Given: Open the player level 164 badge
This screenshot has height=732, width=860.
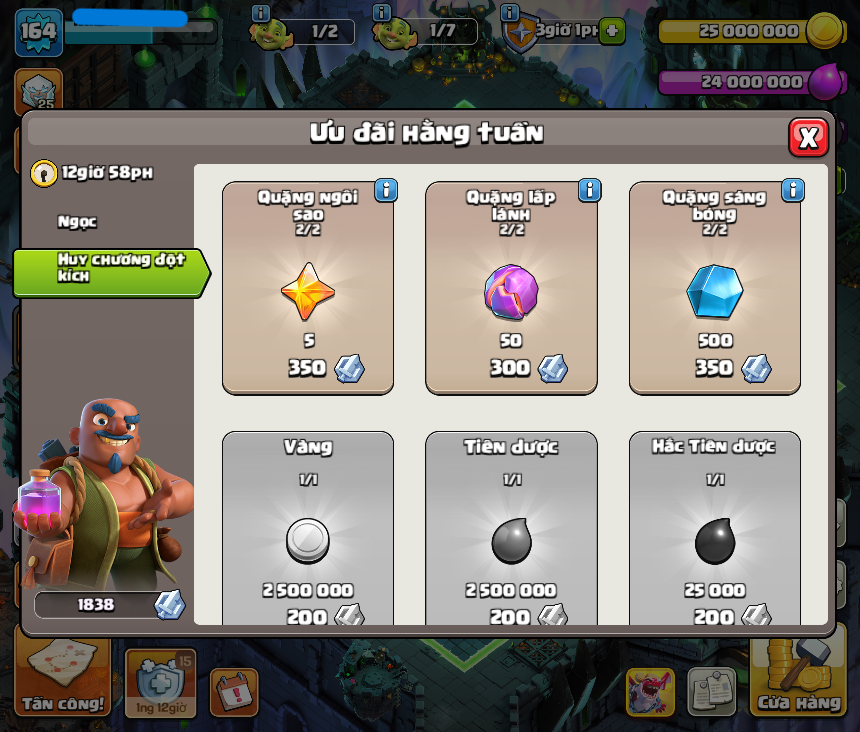Looking at the screenshot, I should [38, 32].
